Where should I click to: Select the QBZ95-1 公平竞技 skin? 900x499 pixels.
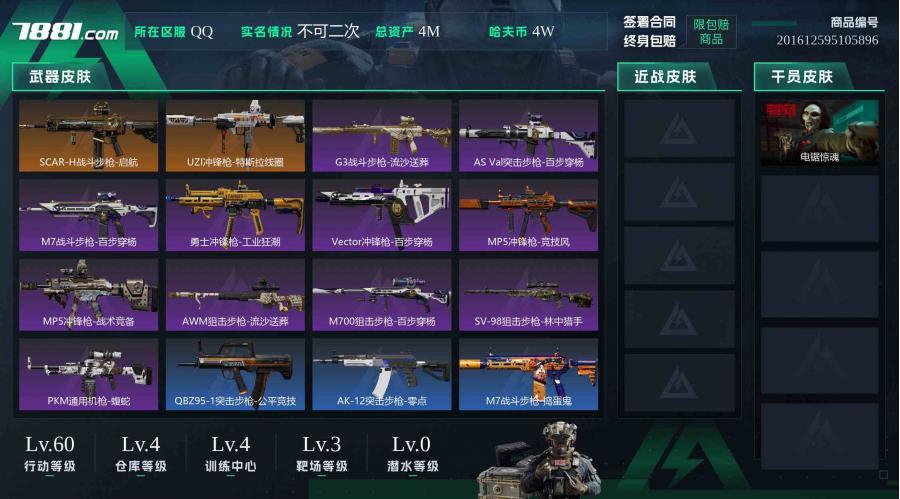[235, 374]
